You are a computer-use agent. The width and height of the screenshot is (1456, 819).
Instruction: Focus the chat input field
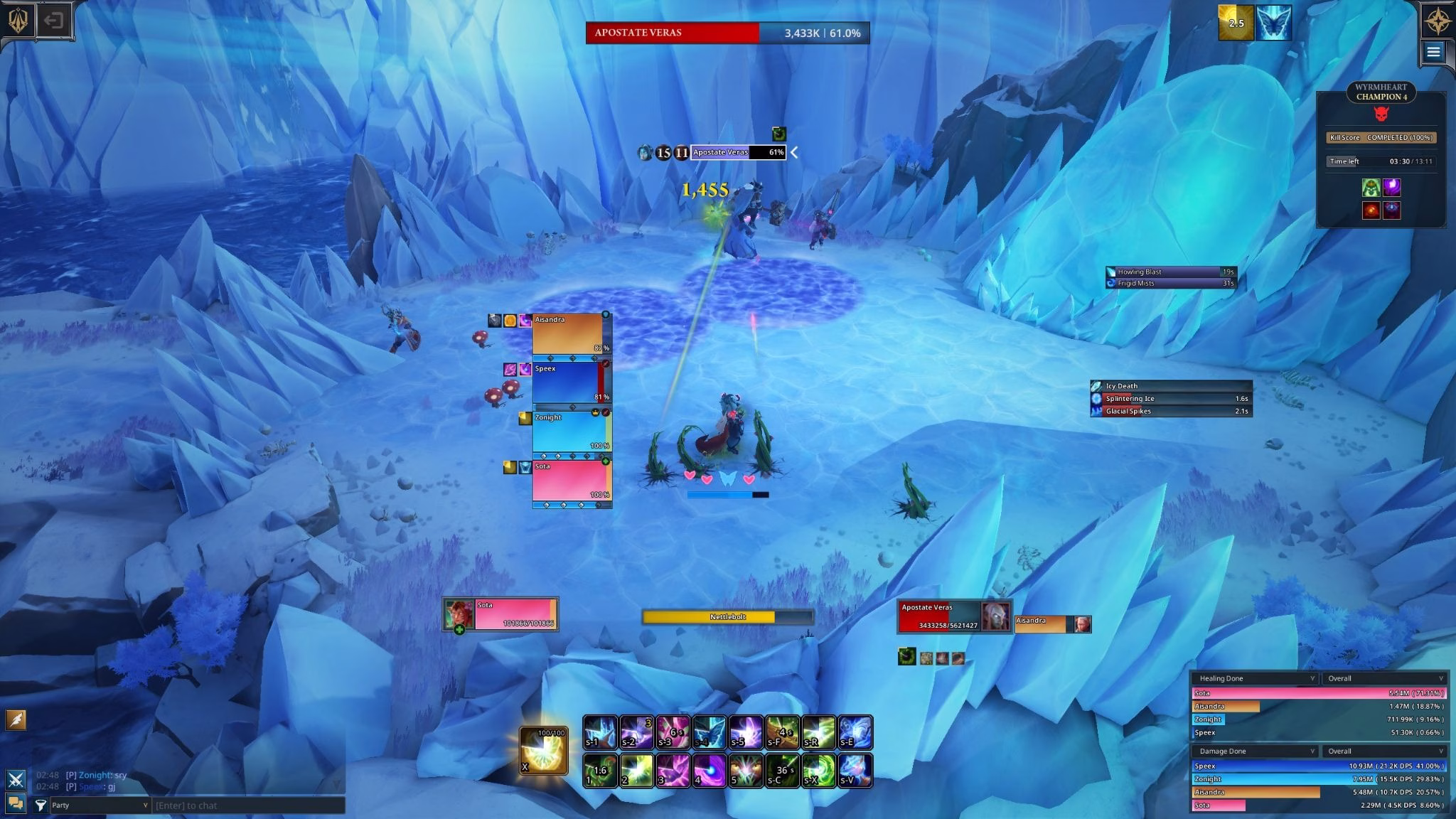click(249, 805)
